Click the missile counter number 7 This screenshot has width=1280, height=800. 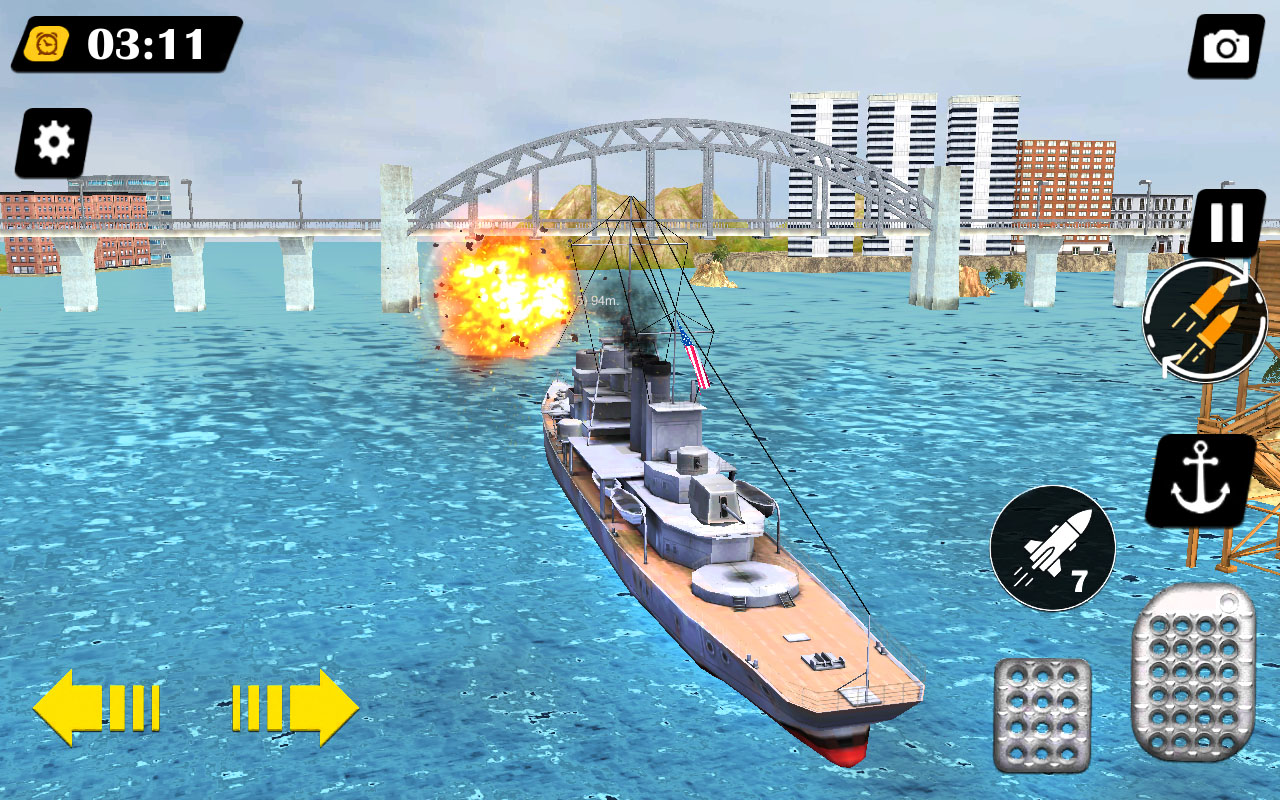1079,580
